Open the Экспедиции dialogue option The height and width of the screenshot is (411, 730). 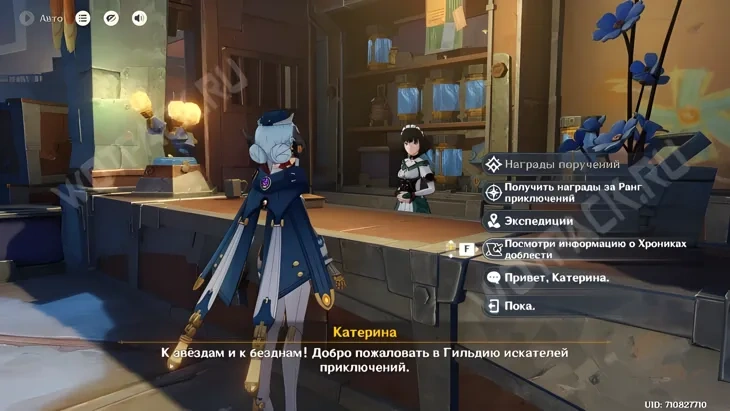(x=539, y=221)
